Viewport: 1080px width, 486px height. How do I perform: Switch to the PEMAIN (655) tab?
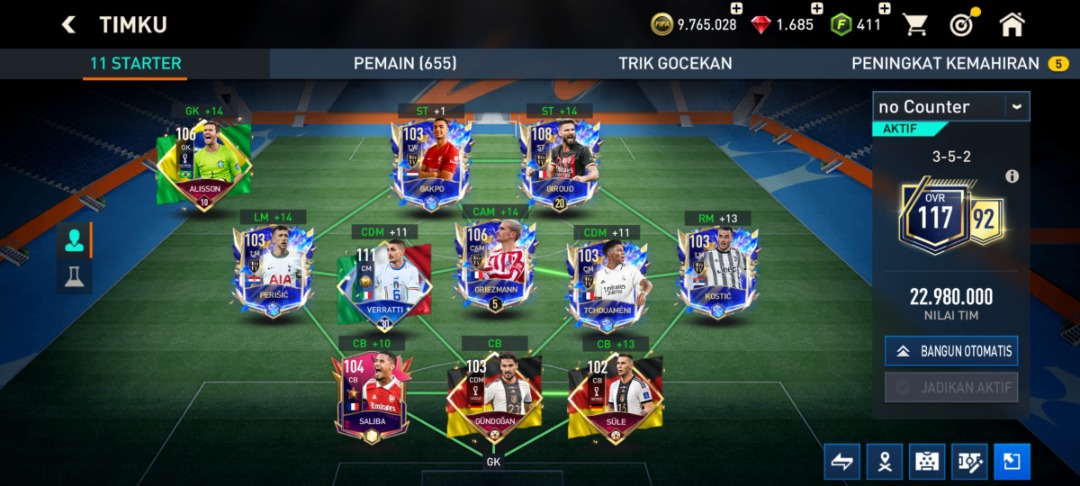405,63
